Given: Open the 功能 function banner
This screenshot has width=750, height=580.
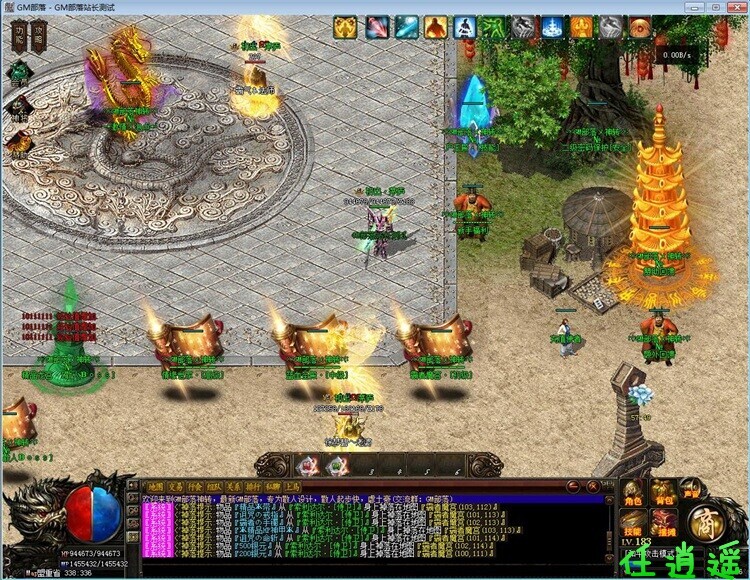Looking at the screenshot, I should (x=19, y=38).
